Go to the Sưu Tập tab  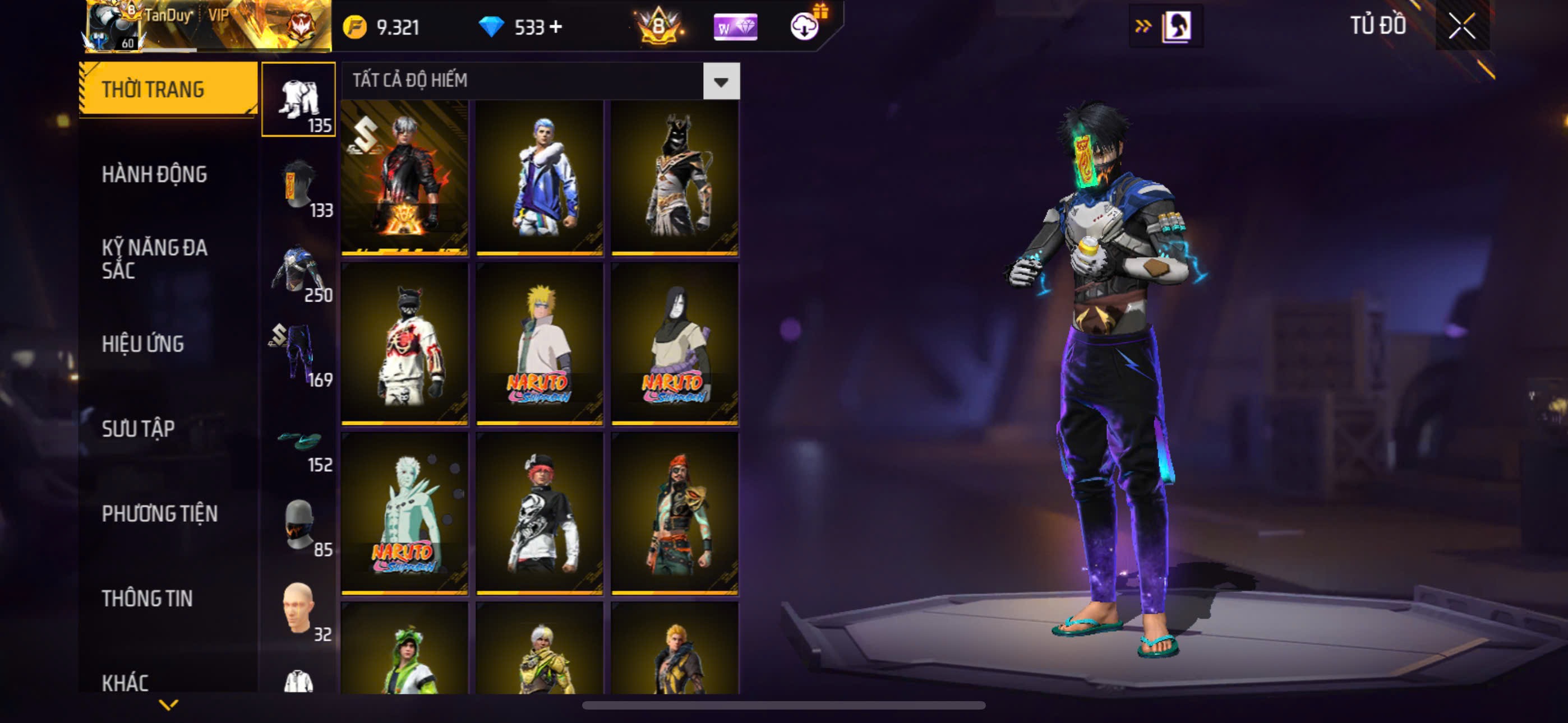tap(138, 429)
